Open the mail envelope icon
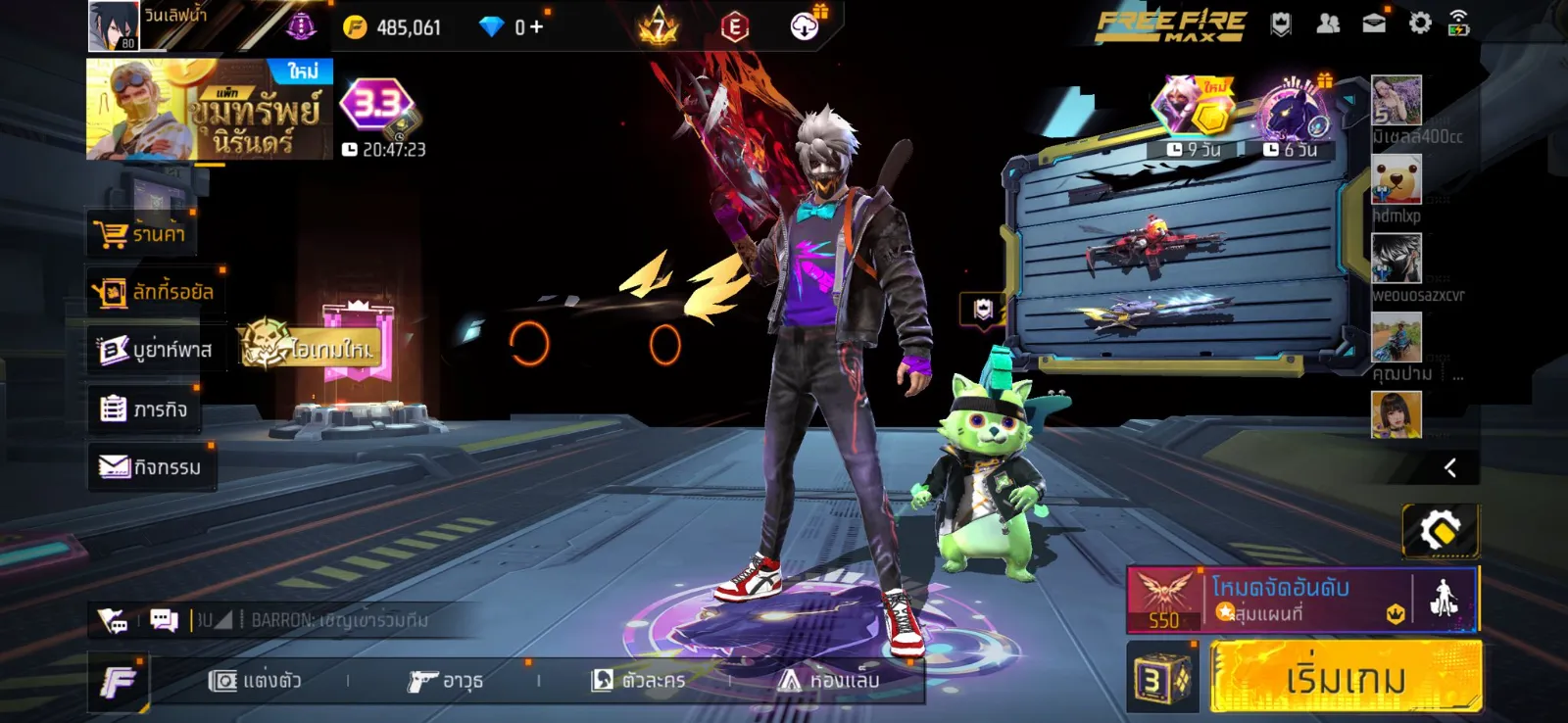Viewport: 1568px width, 723px height. pos(1374,24)
